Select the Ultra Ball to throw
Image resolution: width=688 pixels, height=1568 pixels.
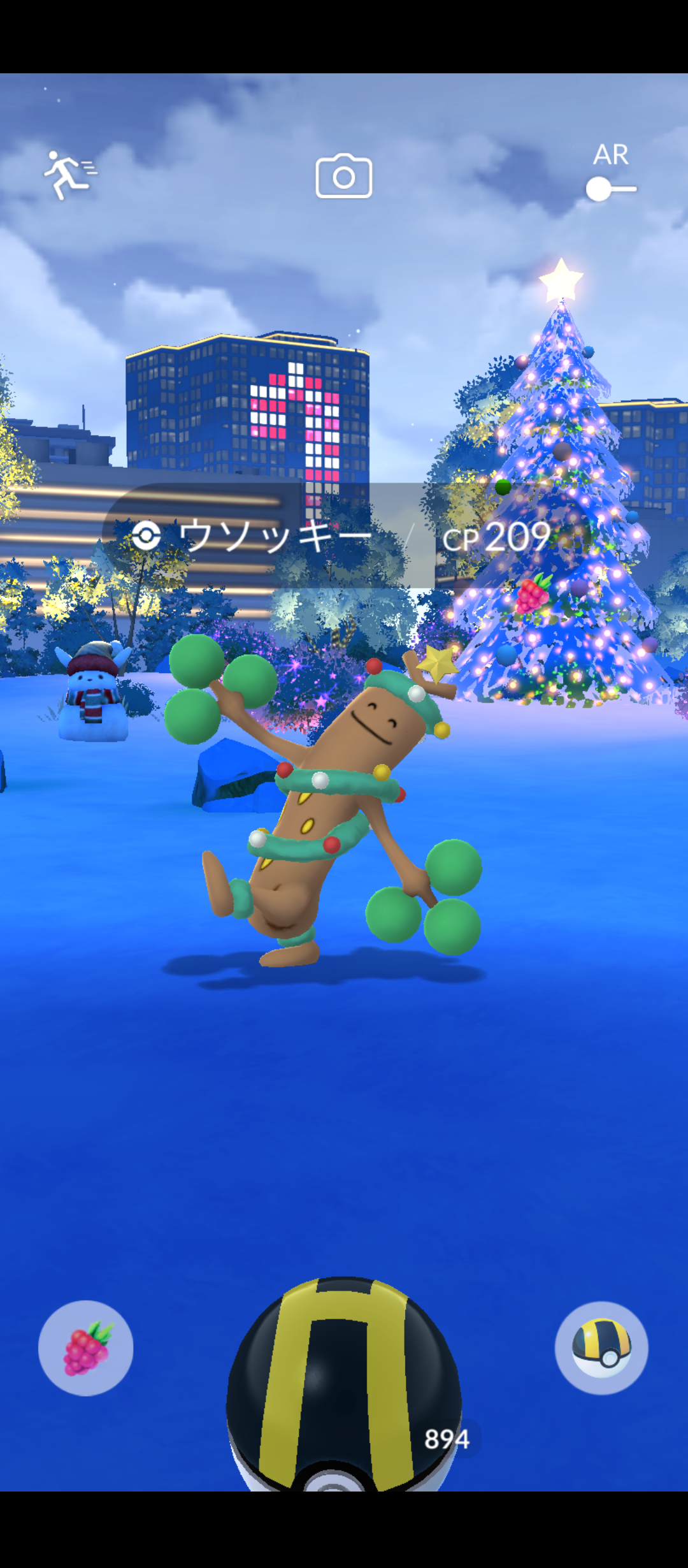tap(344, 1390)
